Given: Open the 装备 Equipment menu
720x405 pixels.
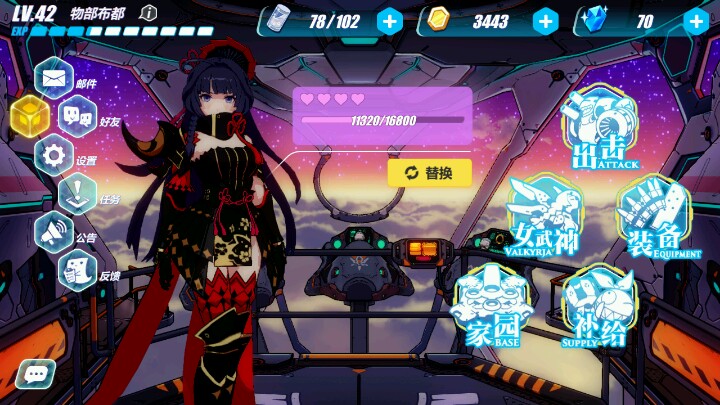Looking at the screenshot, I should click(653, 218).
